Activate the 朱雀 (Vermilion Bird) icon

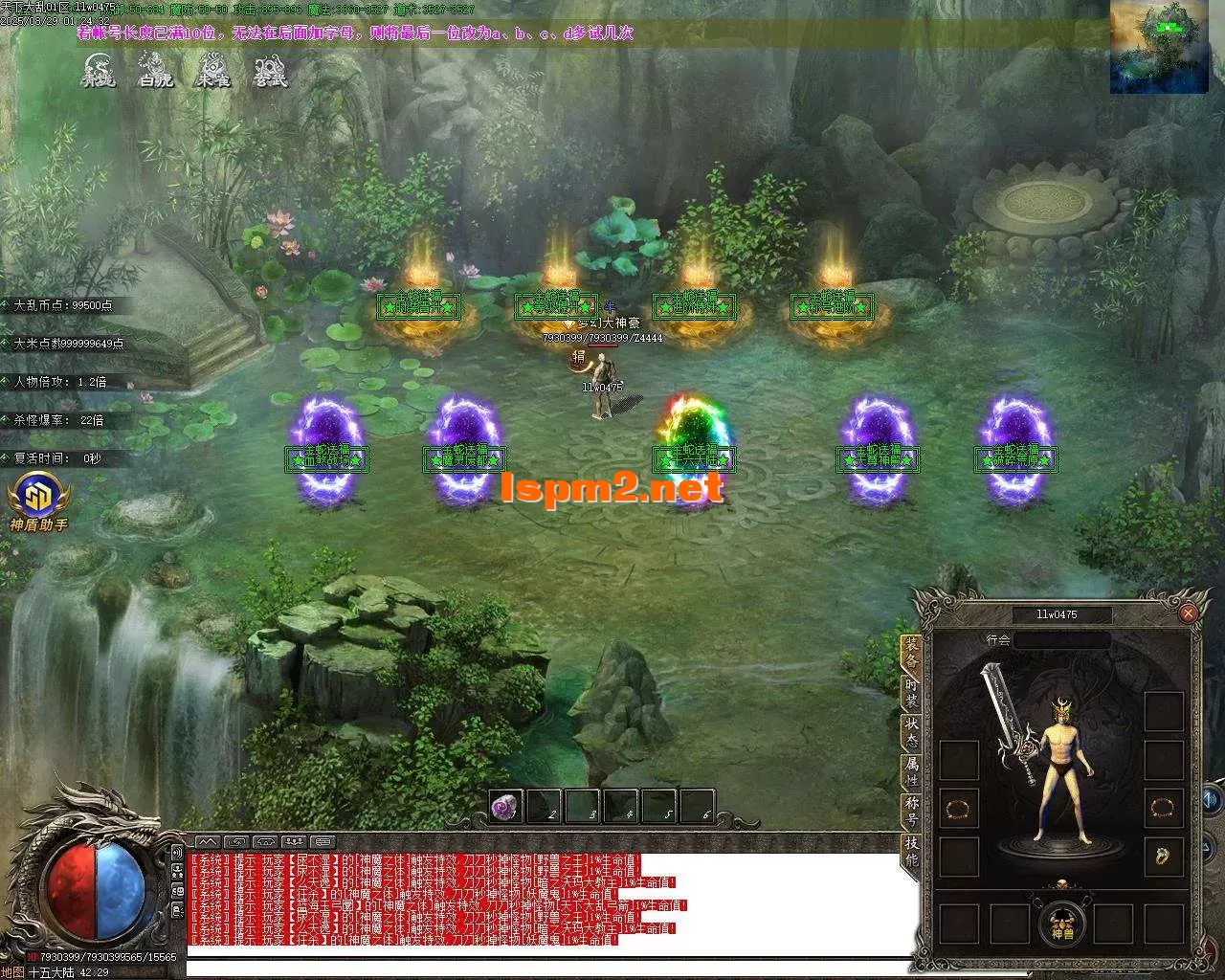(x=212, y=71)
